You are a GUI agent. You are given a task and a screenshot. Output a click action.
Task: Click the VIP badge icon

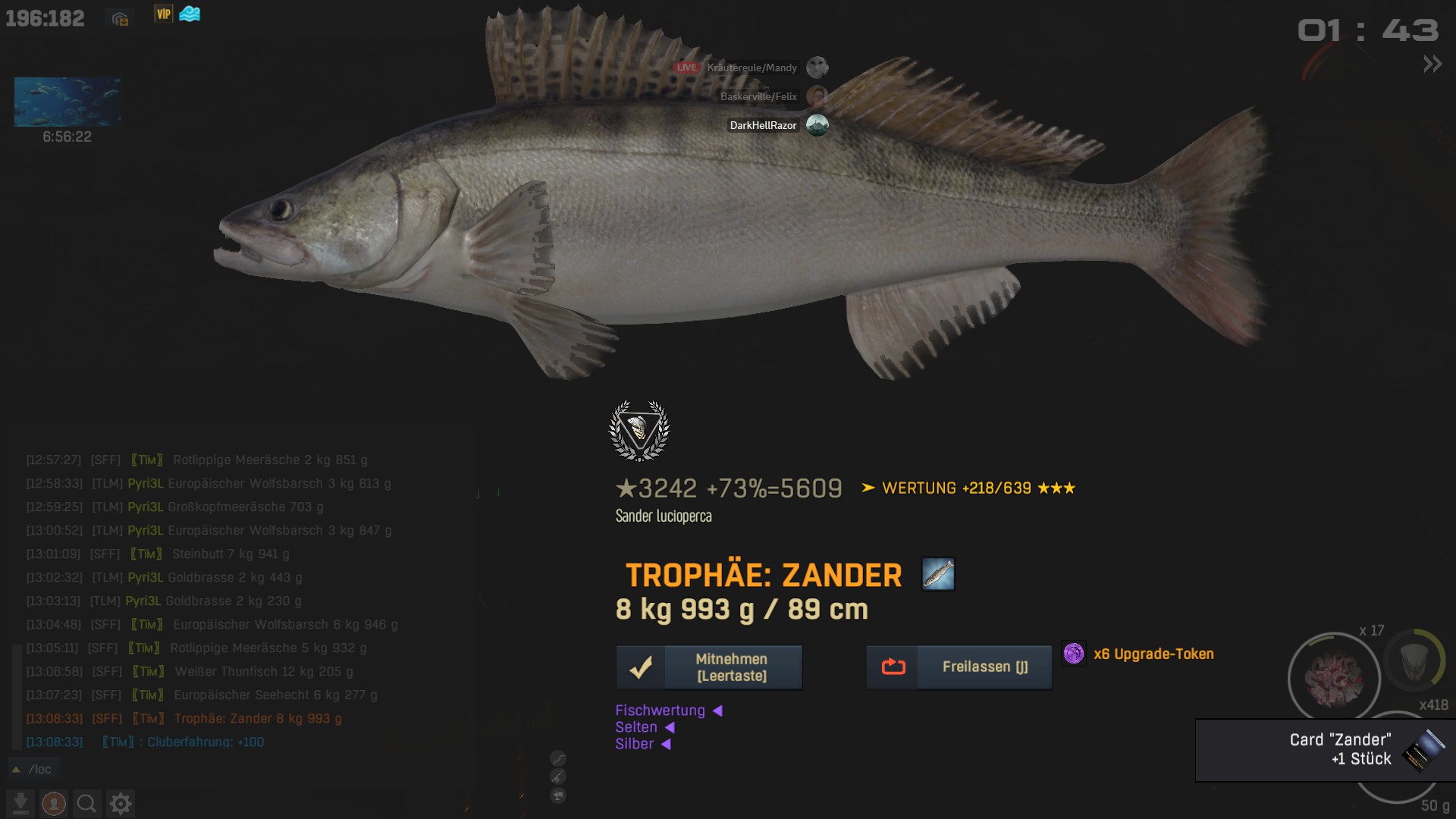pyautogui.click(x=163, y=14)
